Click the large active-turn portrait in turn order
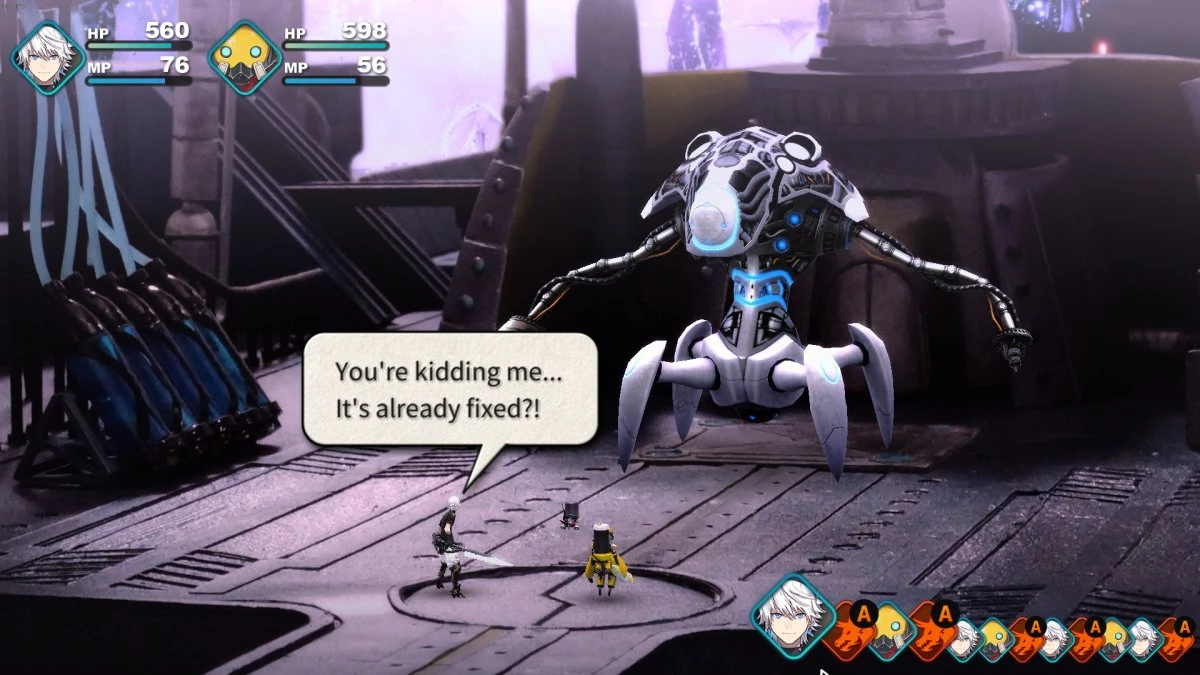Image resolution: width=1200 pixels, height=675 pixels. (793, 616)
